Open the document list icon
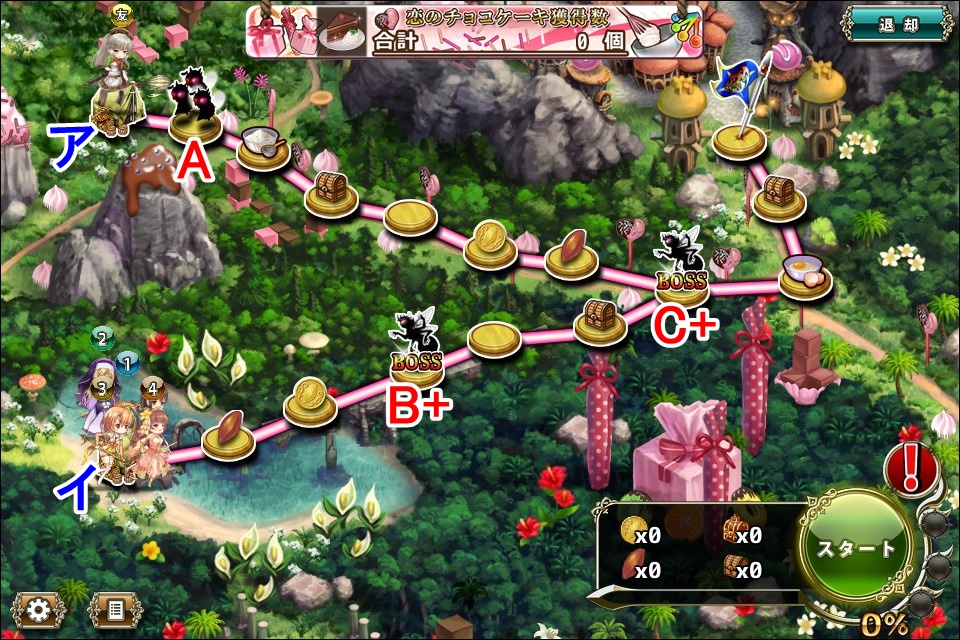Screen dimensions: 960x640 pyautogui.click(x=115, y=609)
